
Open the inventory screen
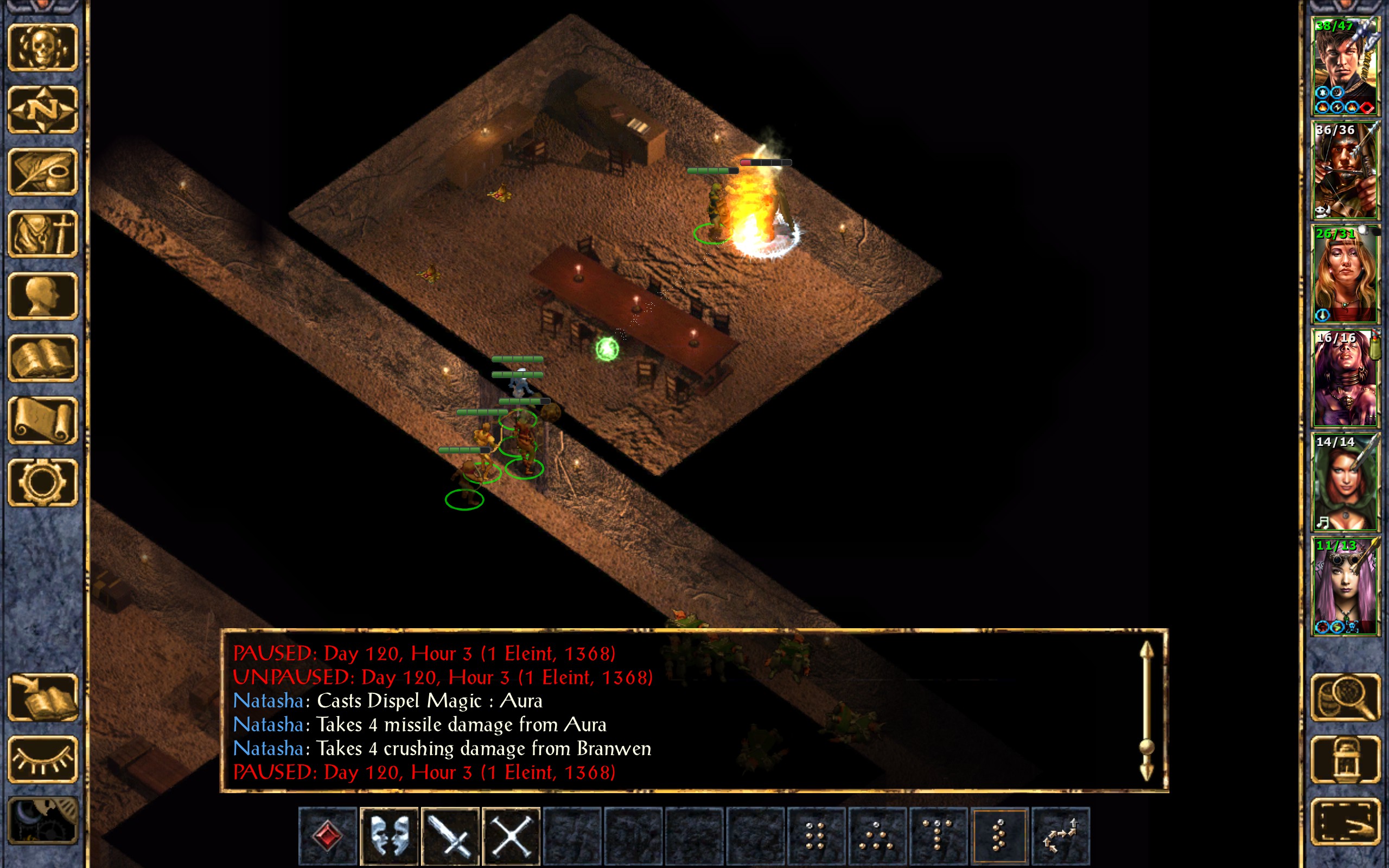(42, 234)
